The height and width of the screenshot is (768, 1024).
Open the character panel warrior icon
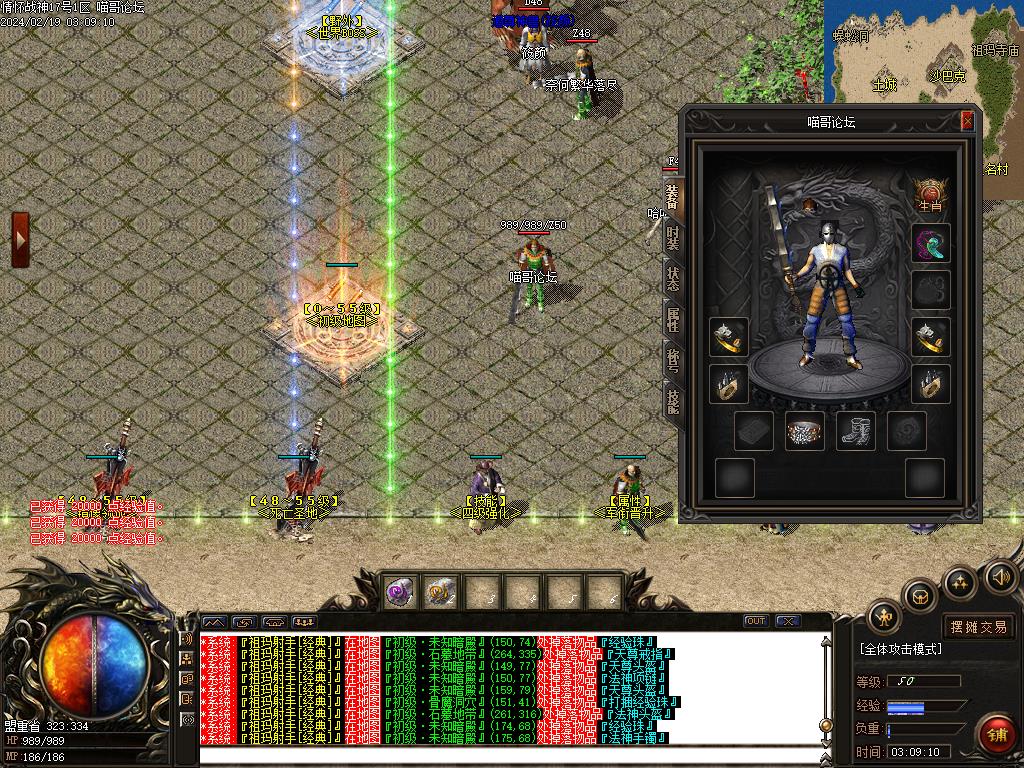click(884, 617)
